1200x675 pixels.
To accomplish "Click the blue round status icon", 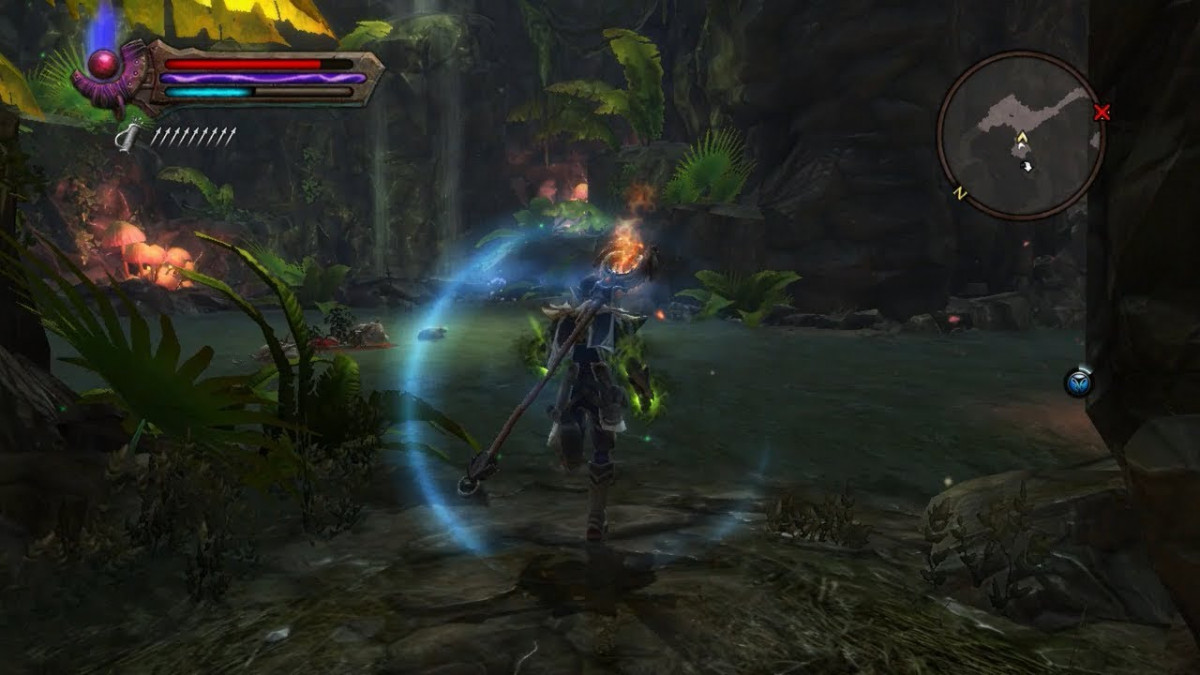I will [1078, 382].
